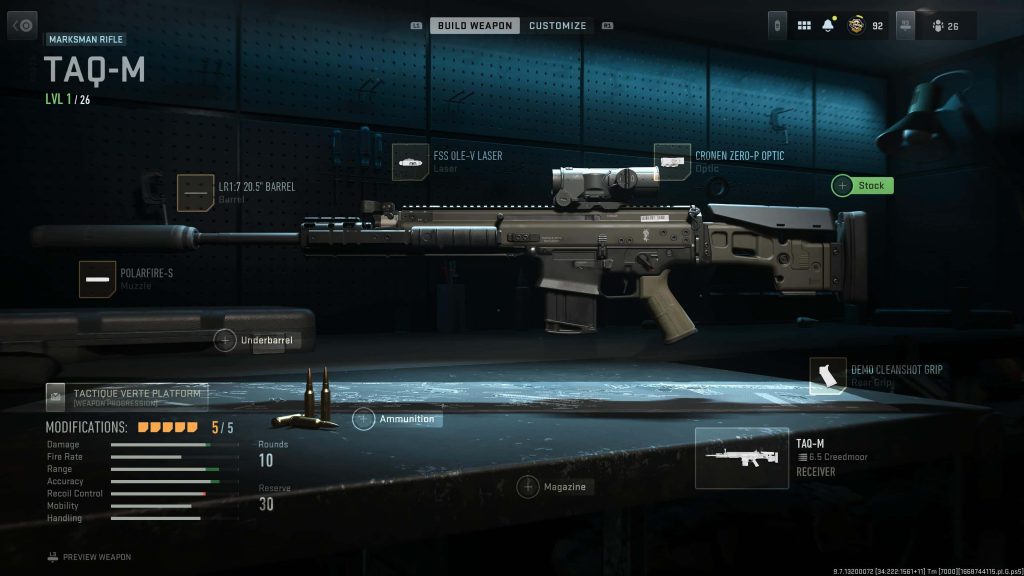Viewport: 1024px width, 576px height.
Task: Go back using the top-left back button
Action: pyautogui.click(x=22, y=25)
